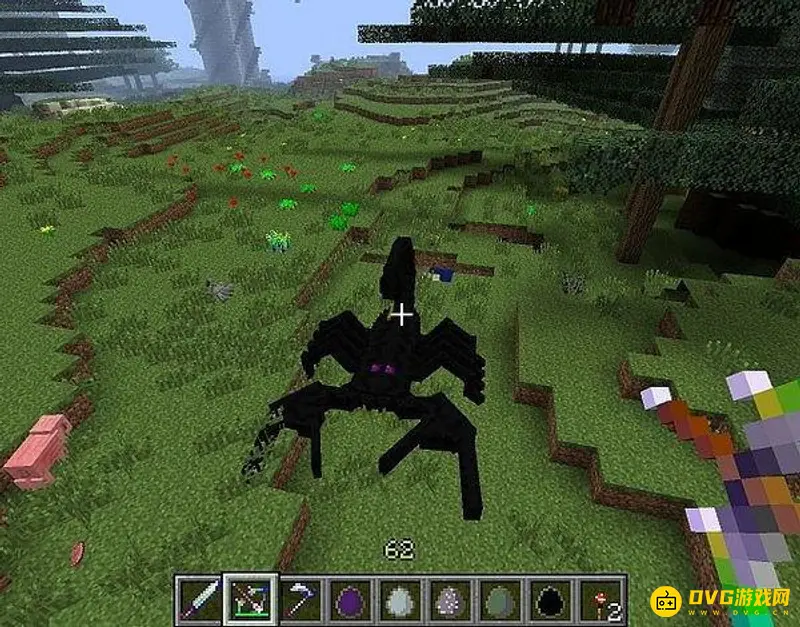Choose the purple-speckled spawn egg slot
This screenshot has height=627, width=800.
coord(449,599)
